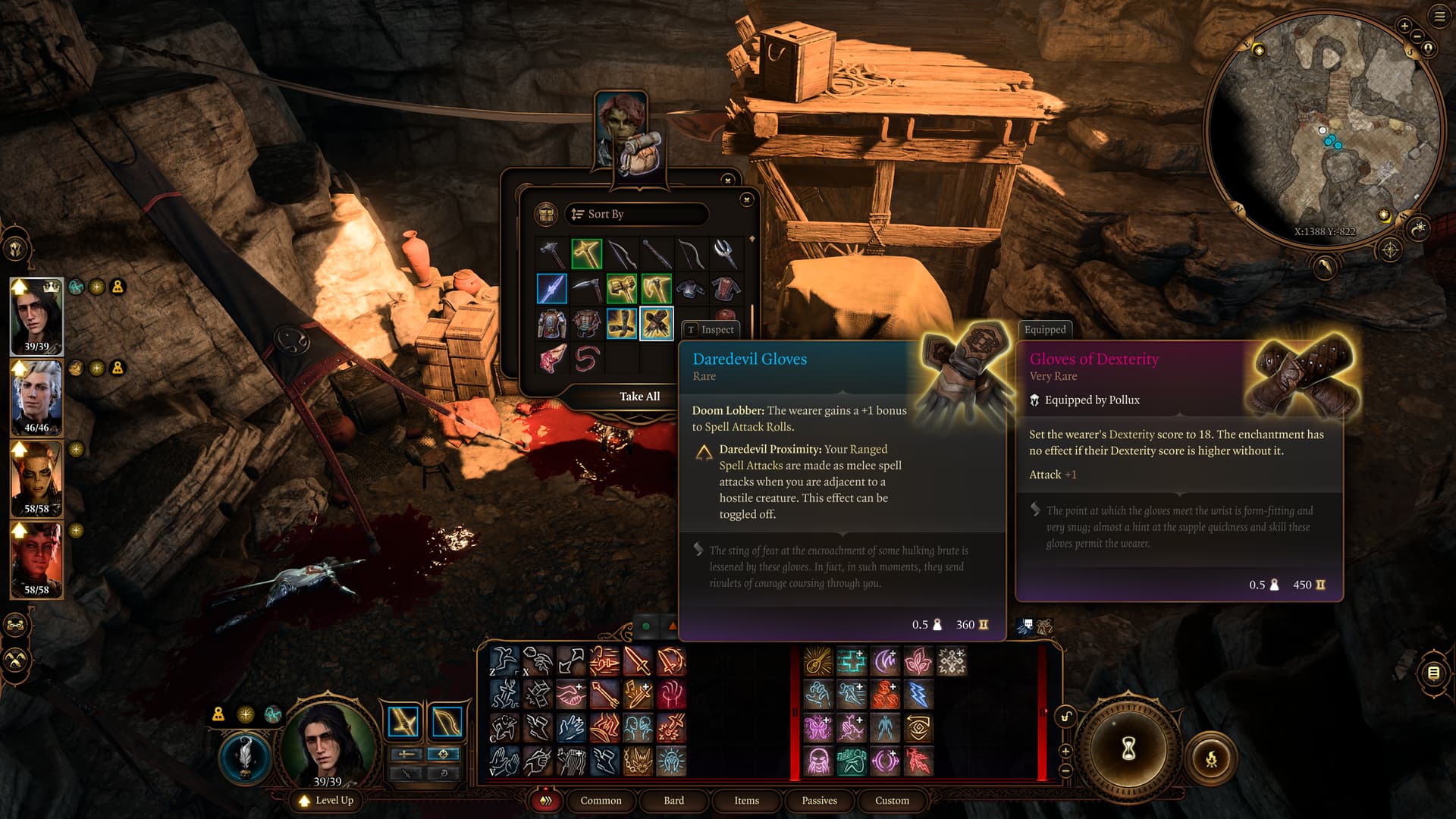Take all items from the loot container
Screen dimensions: 1456x819
[639, 396]
